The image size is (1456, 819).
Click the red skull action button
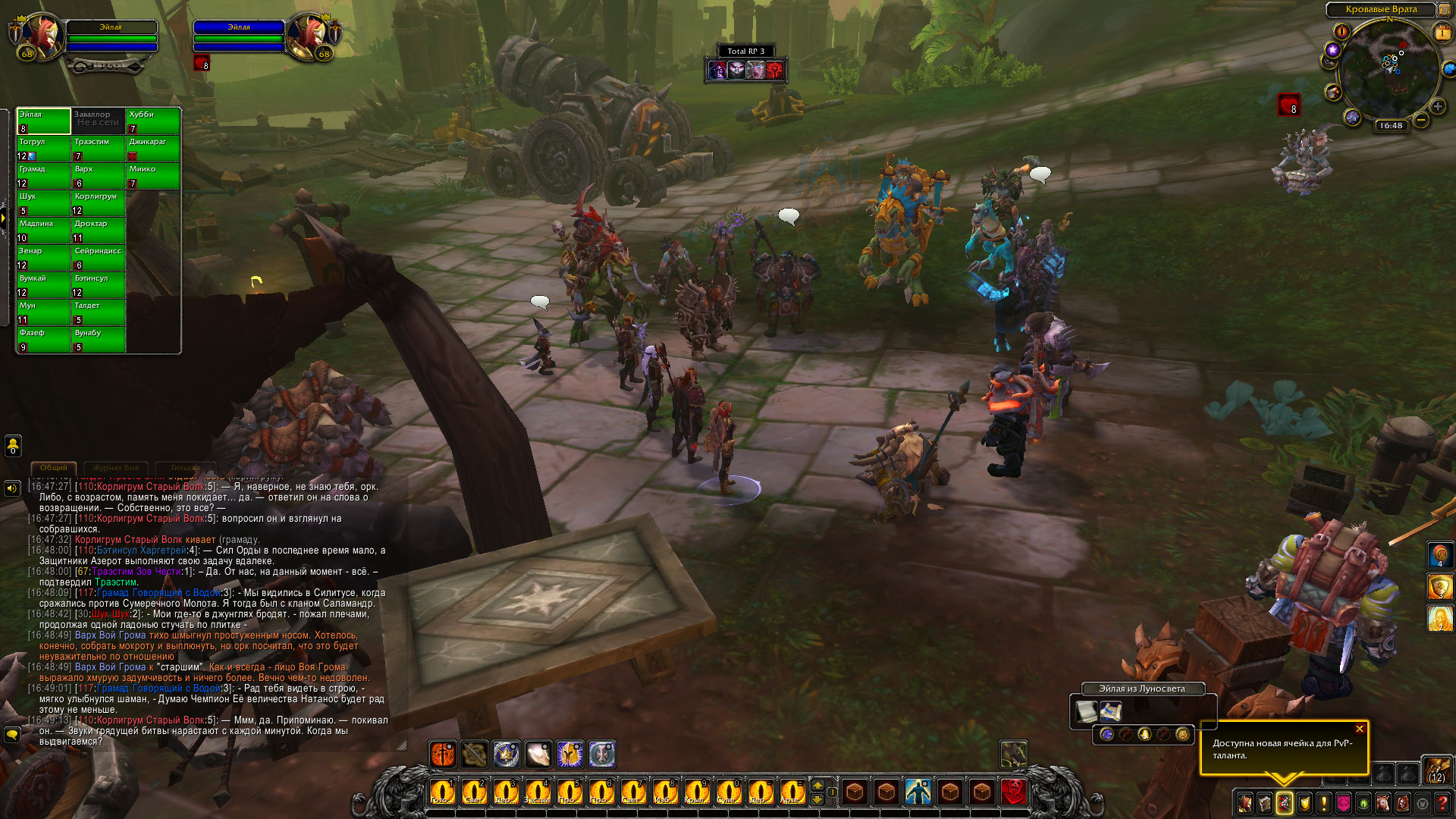coord(1014,792)
